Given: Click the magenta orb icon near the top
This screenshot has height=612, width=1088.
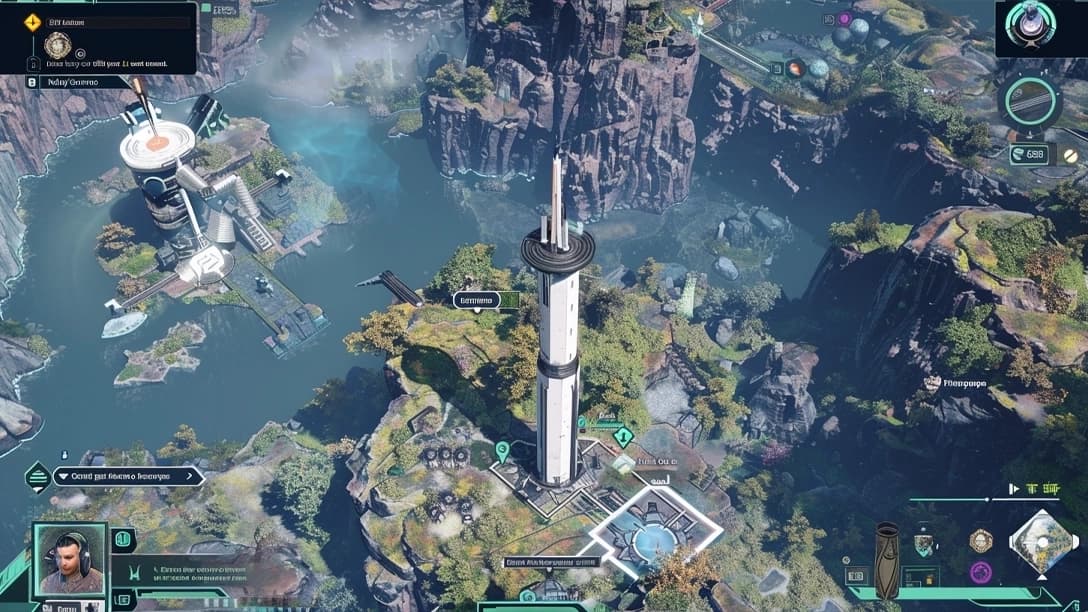Looking at the screenshot, I should pos(845,19).
